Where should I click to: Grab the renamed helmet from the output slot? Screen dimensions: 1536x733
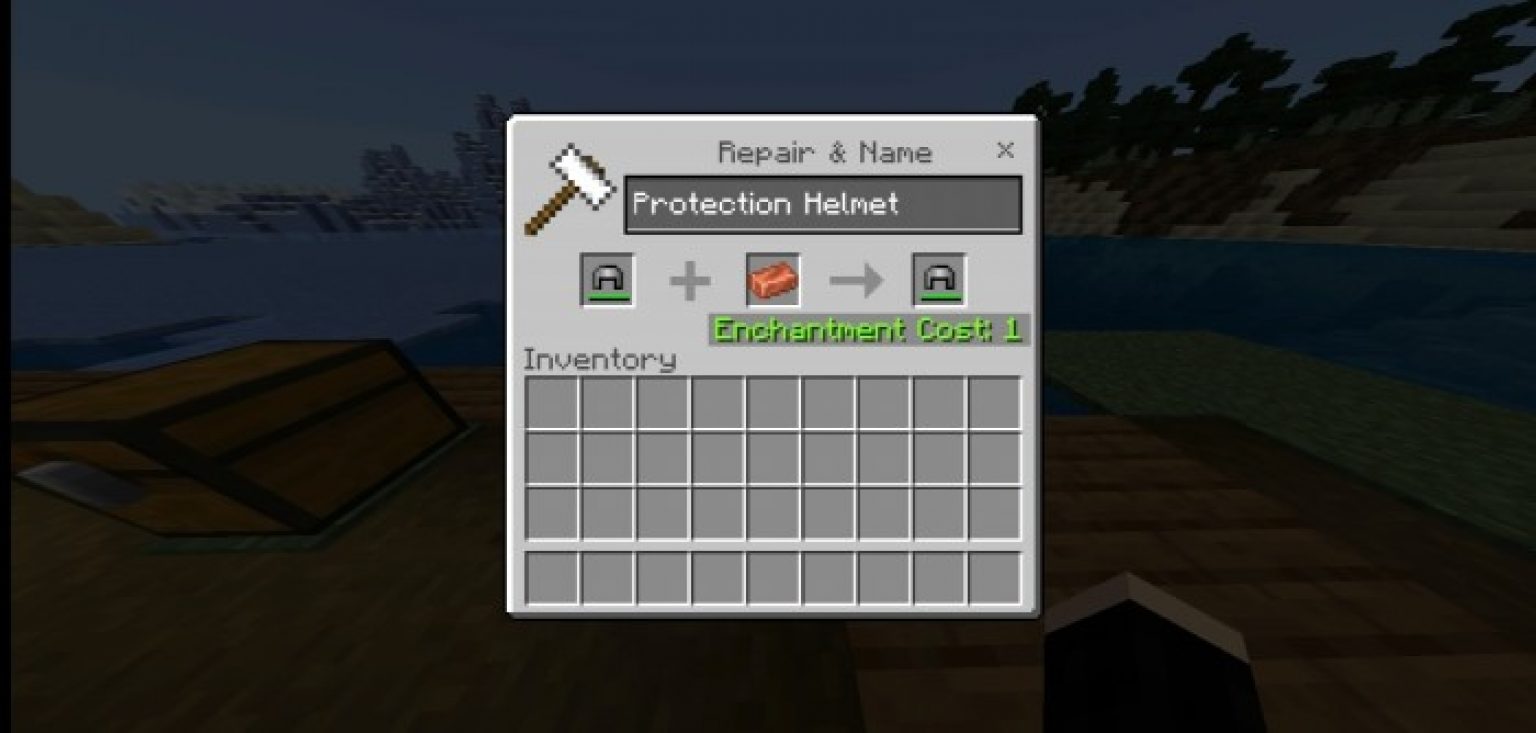coord(937,279)
